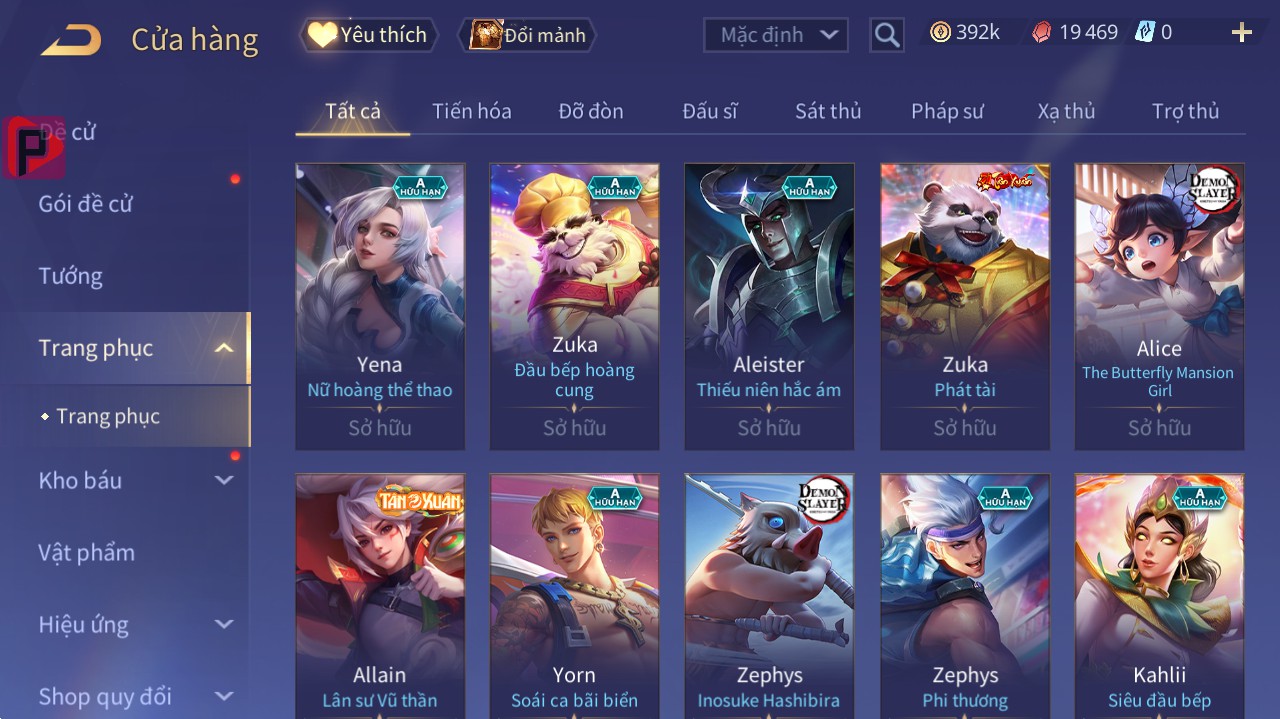Viewport: 1280px width, 719px height.
Task: Switch to the Tiến hóa tab
Action: pos(471,111)
